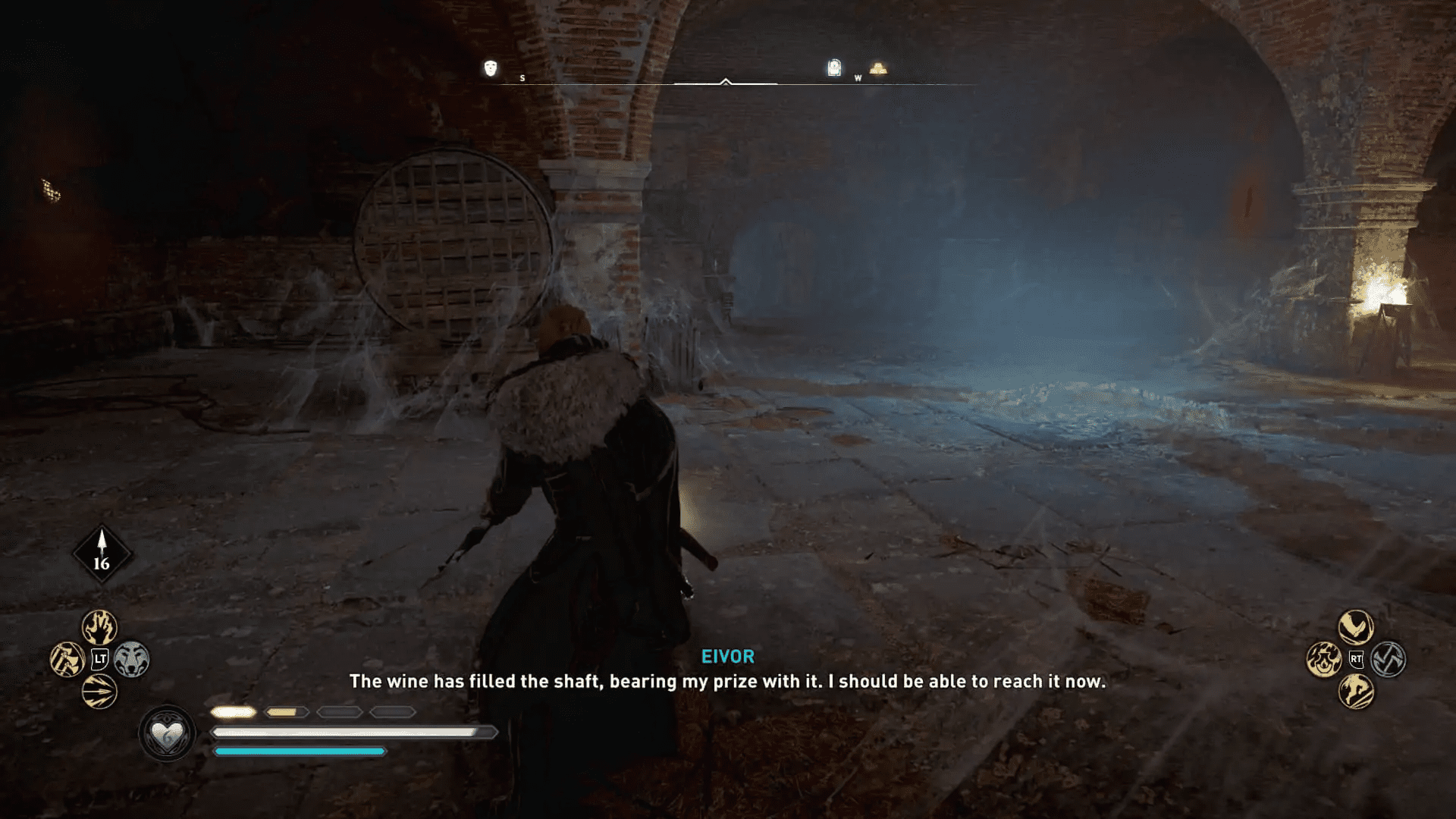Click the heart ration icon showing 6
This screenshot has height=819, width=1456.
point(168,732)
